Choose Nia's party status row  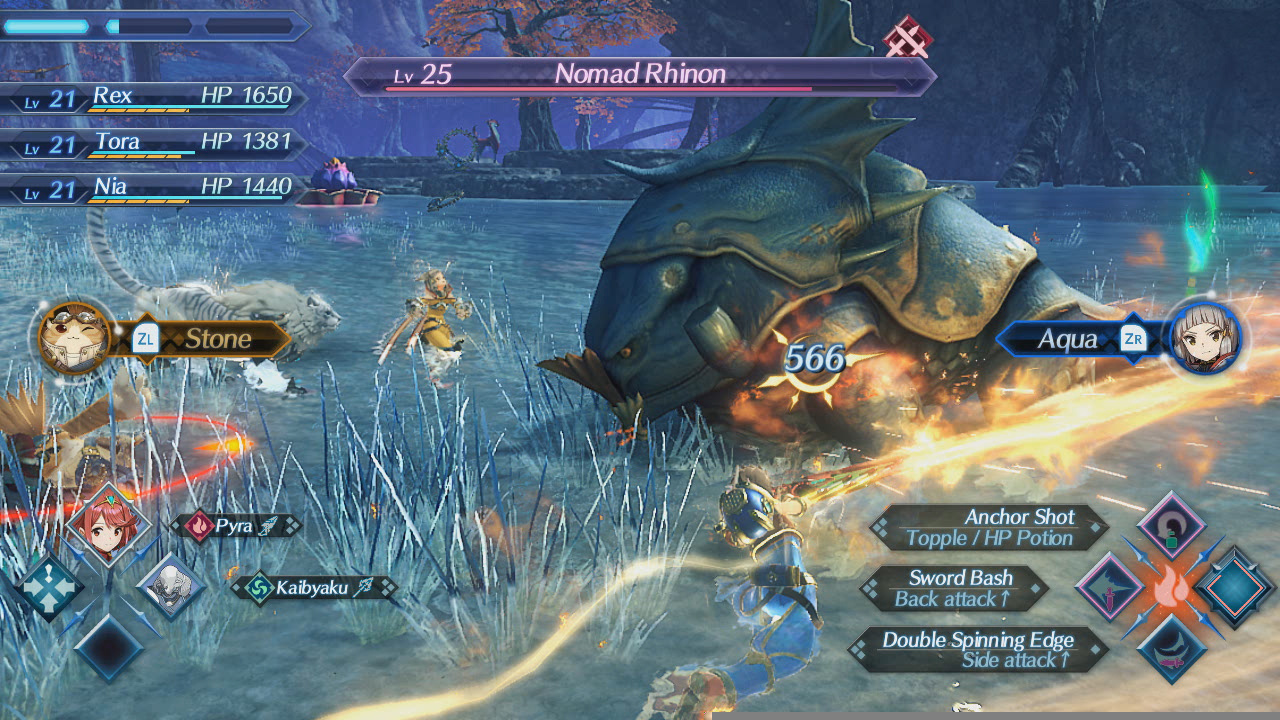[160, 188]
